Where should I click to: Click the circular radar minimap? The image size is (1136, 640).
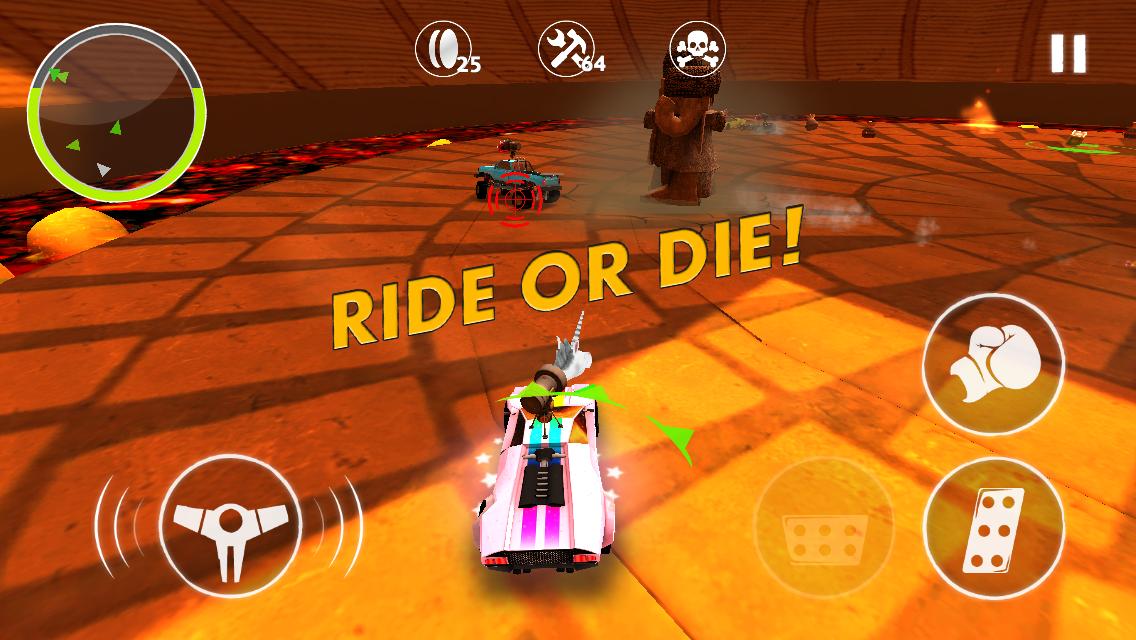point(116,112)
